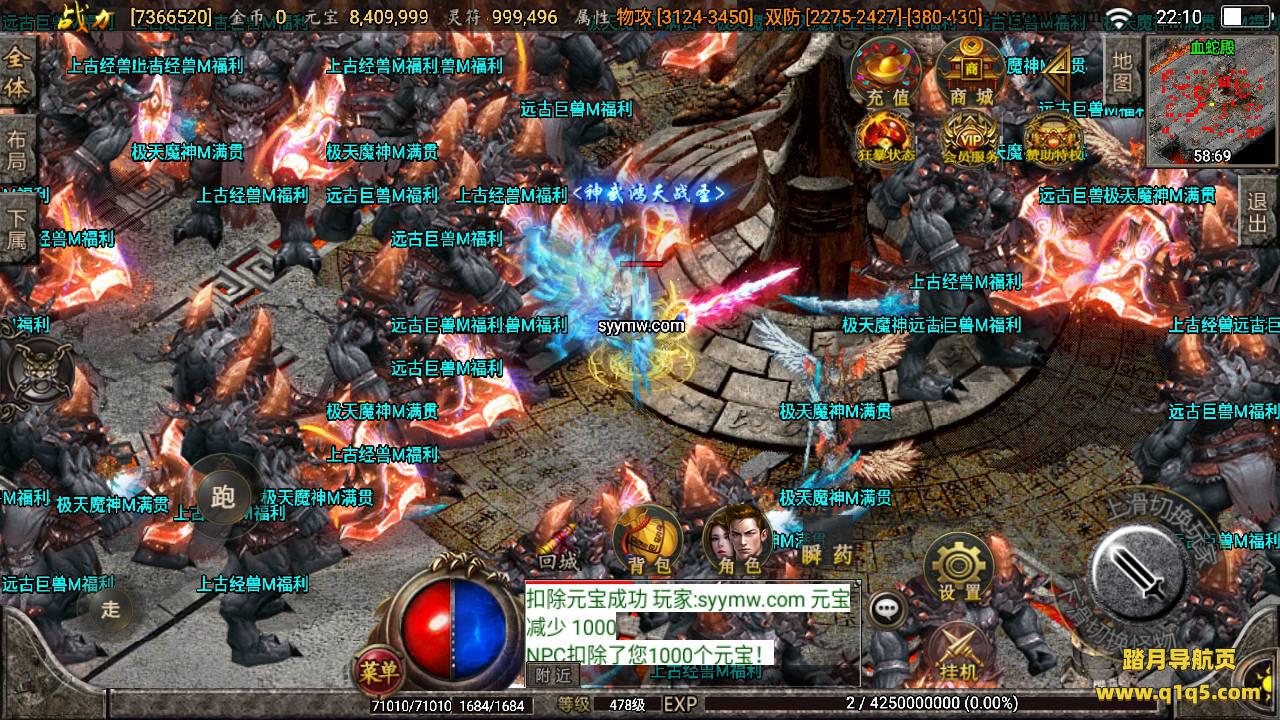Select the 布局 layout tab

pos(18,151)
